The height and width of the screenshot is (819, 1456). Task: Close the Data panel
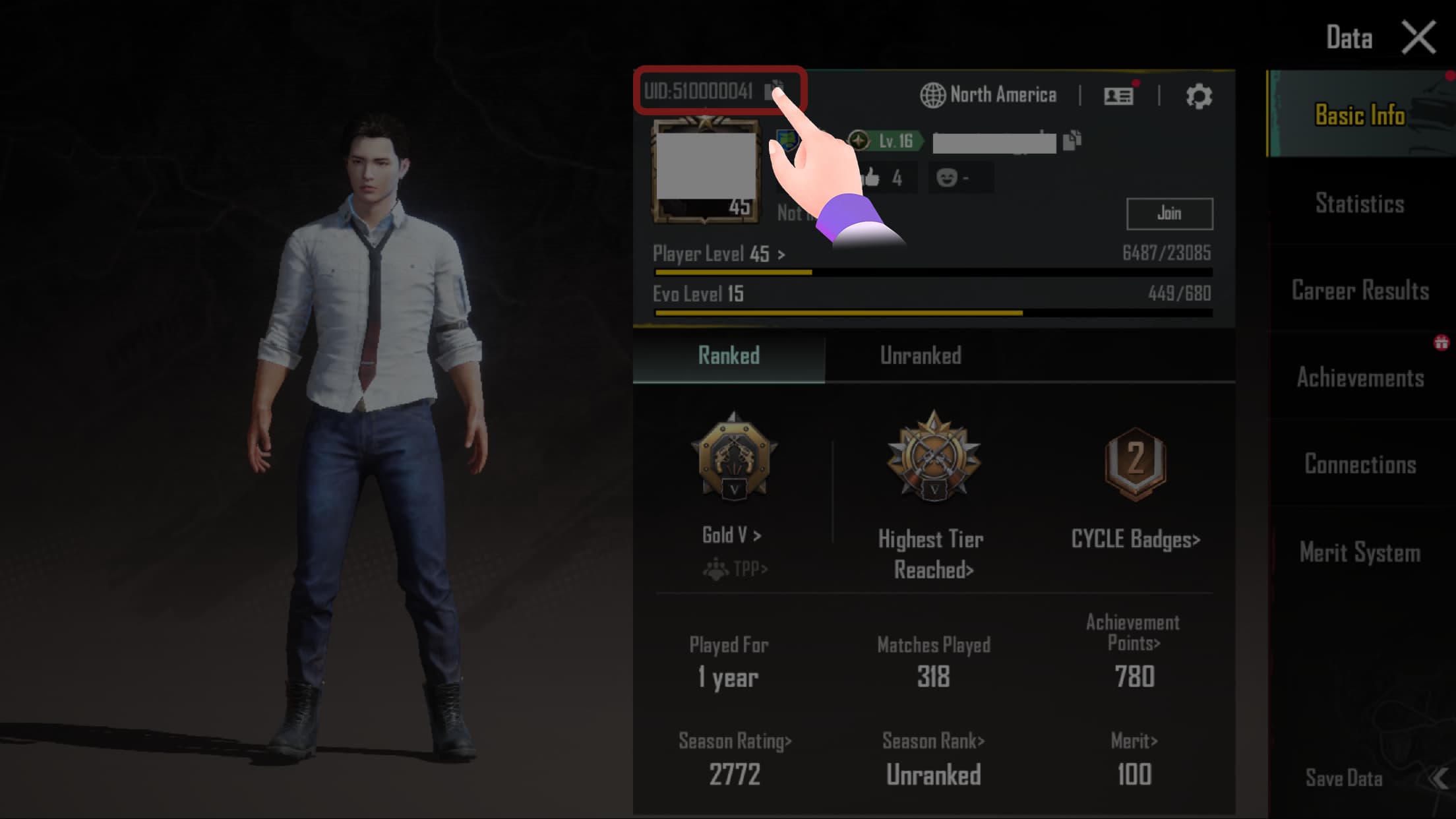[1418, 37]
